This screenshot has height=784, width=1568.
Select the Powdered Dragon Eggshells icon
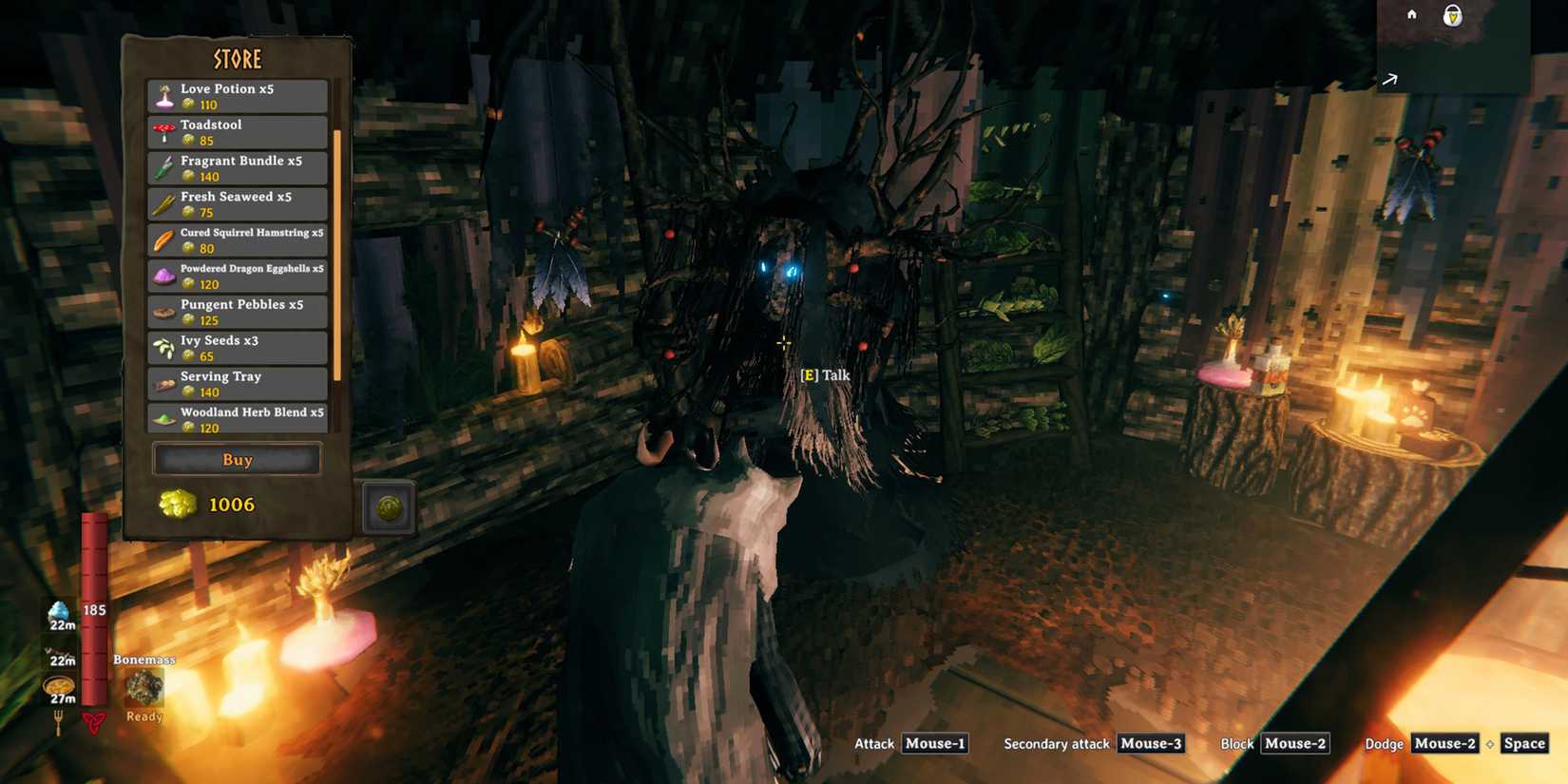tap(163, 275)
